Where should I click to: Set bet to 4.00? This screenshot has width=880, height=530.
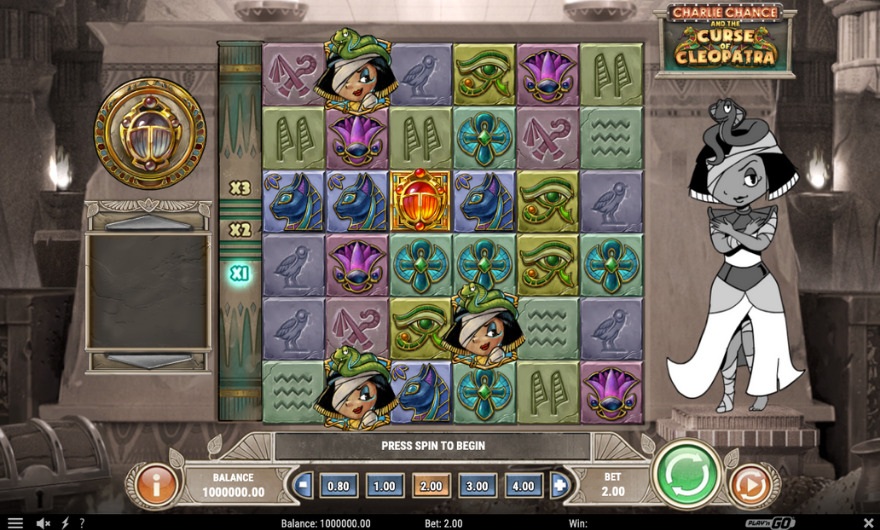pyautogui.click(x=524, y=486)
